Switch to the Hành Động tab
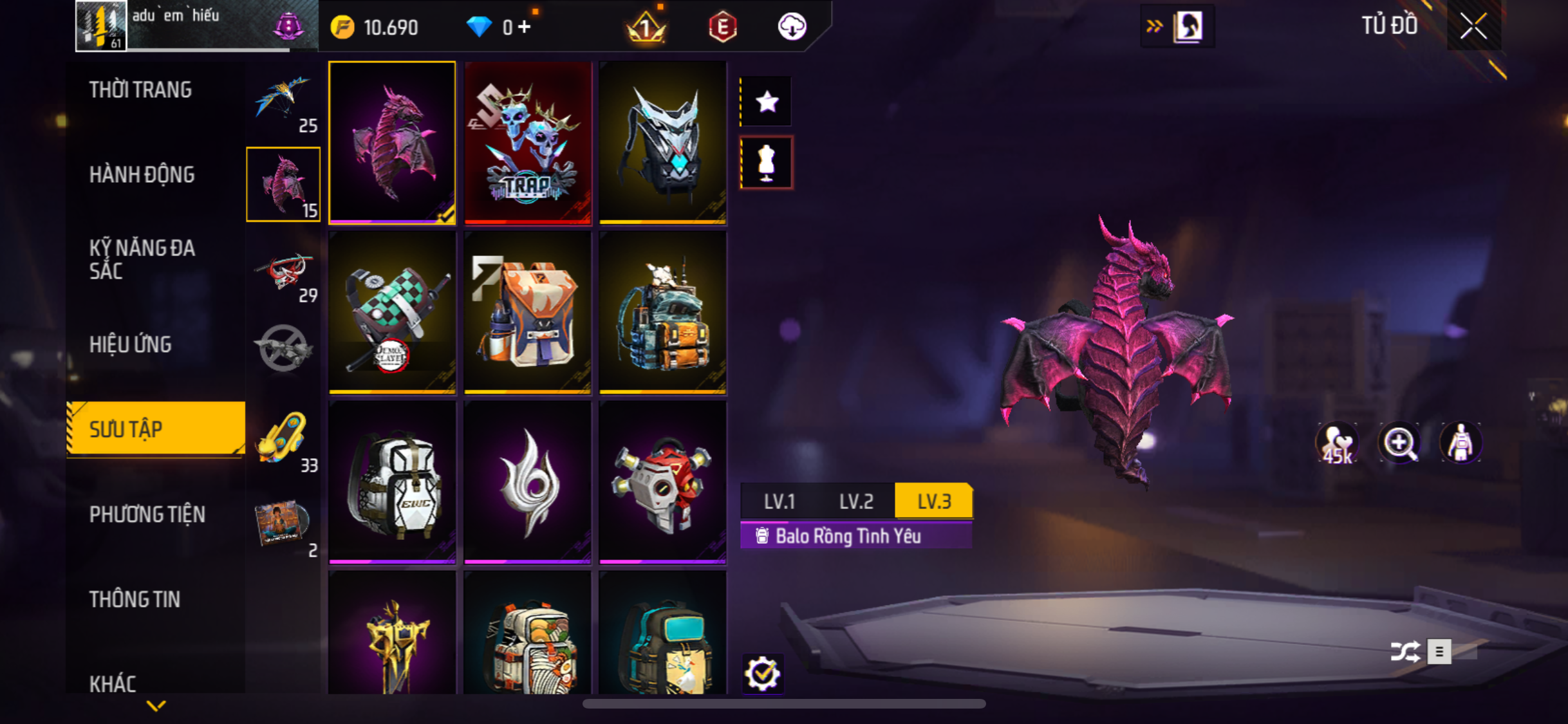The image size is (1568, 724). (x=142, y=175)
